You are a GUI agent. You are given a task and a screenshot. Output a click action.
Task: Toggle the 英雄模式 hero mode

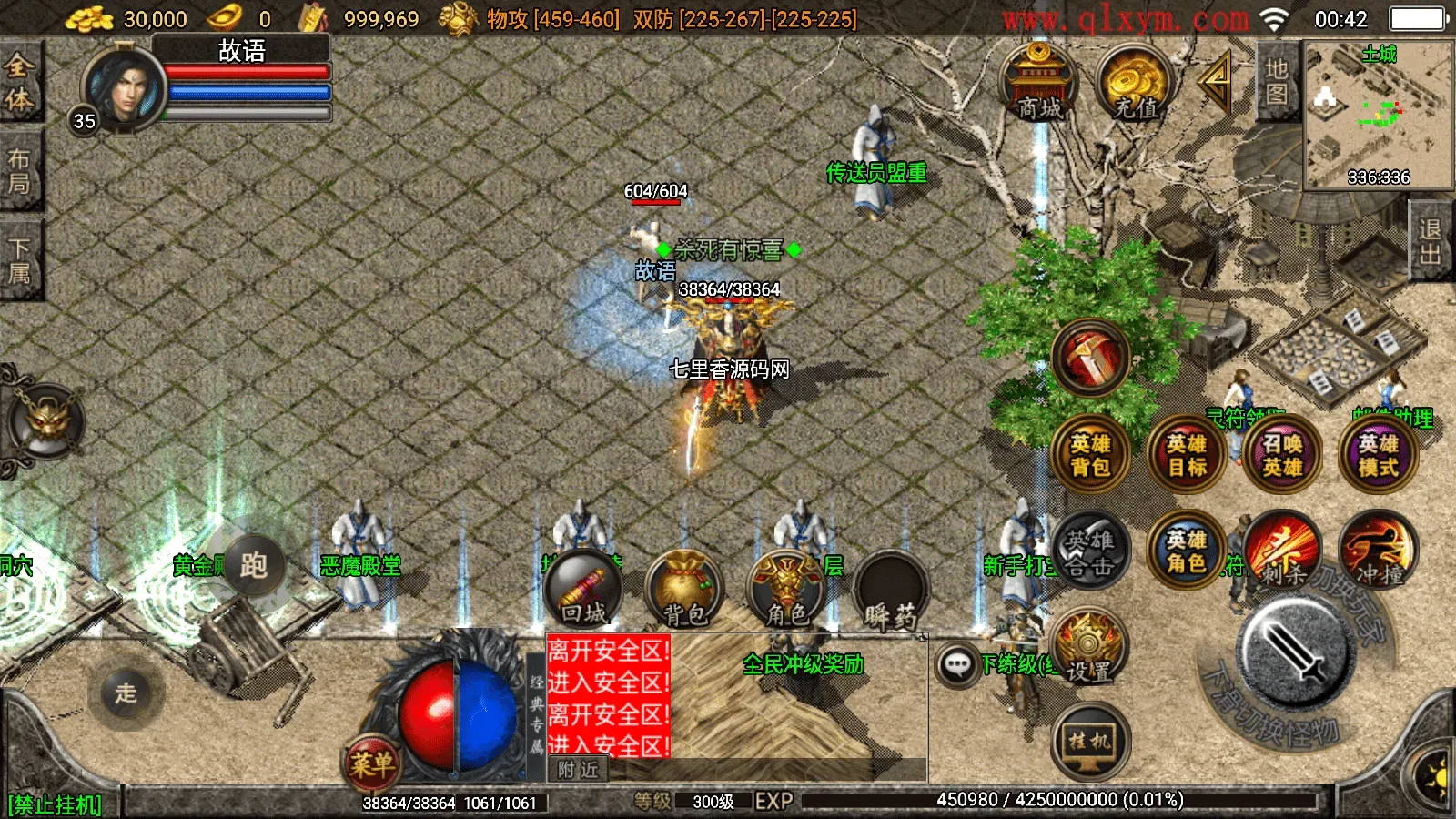click(x=1378, y=455)
